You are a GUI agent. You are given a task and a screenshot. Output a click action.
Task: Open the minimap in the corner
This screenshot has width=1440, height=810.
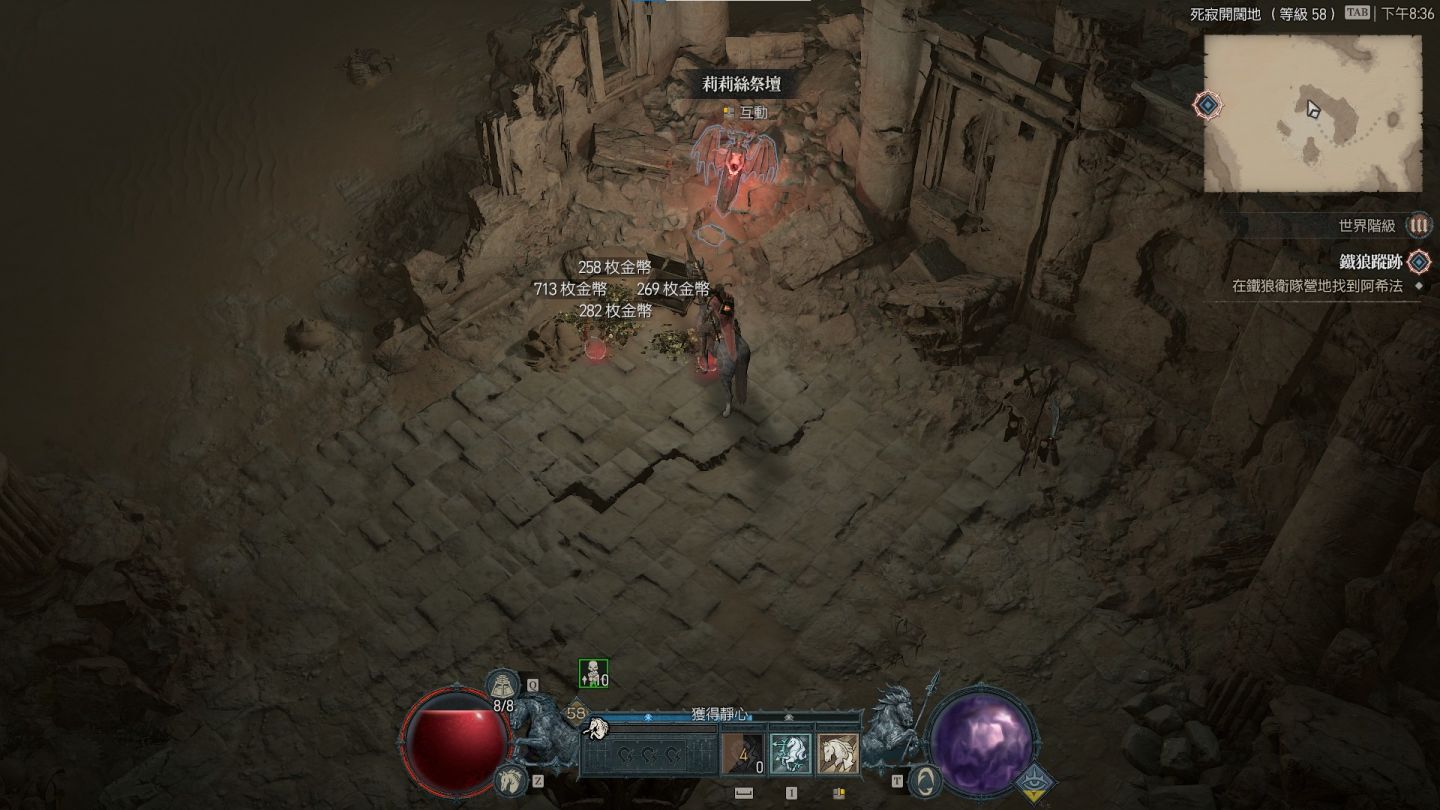1312,113
